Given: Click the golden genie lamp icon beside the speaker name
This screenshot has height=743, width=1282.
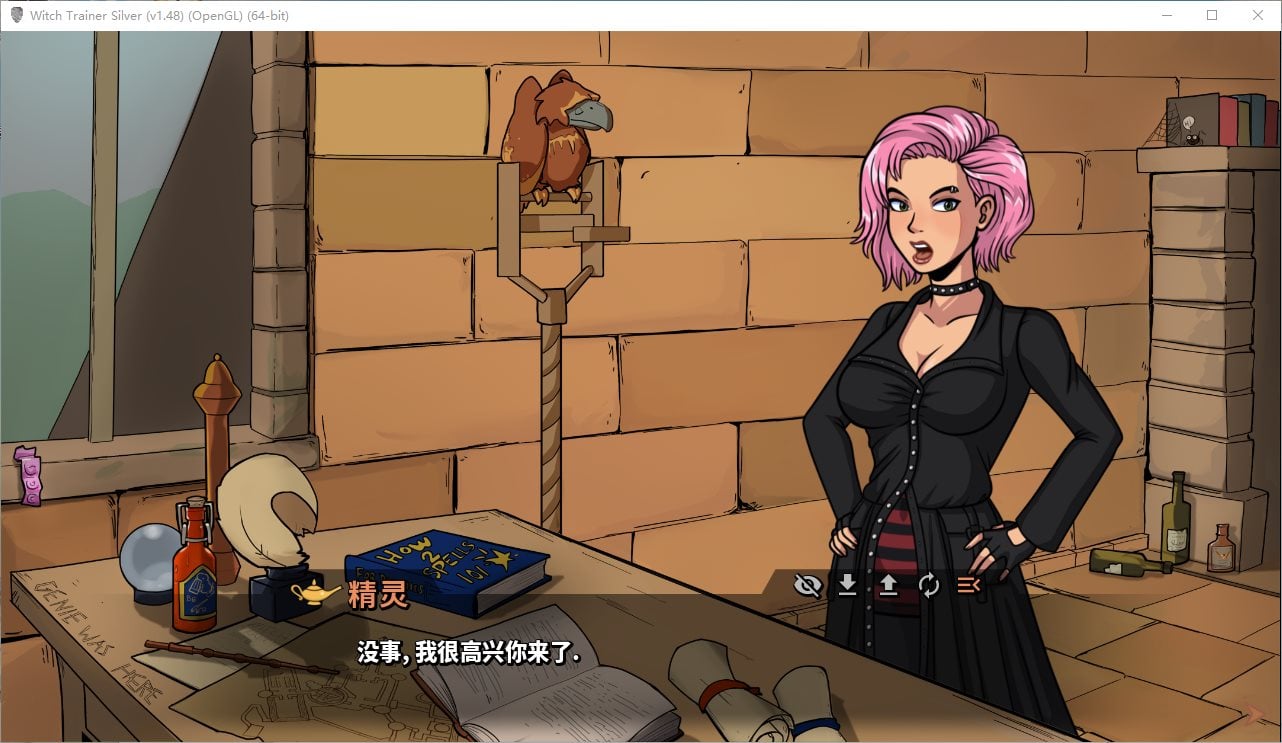Looking at the screenshot, I should click(x=313, y=595).
